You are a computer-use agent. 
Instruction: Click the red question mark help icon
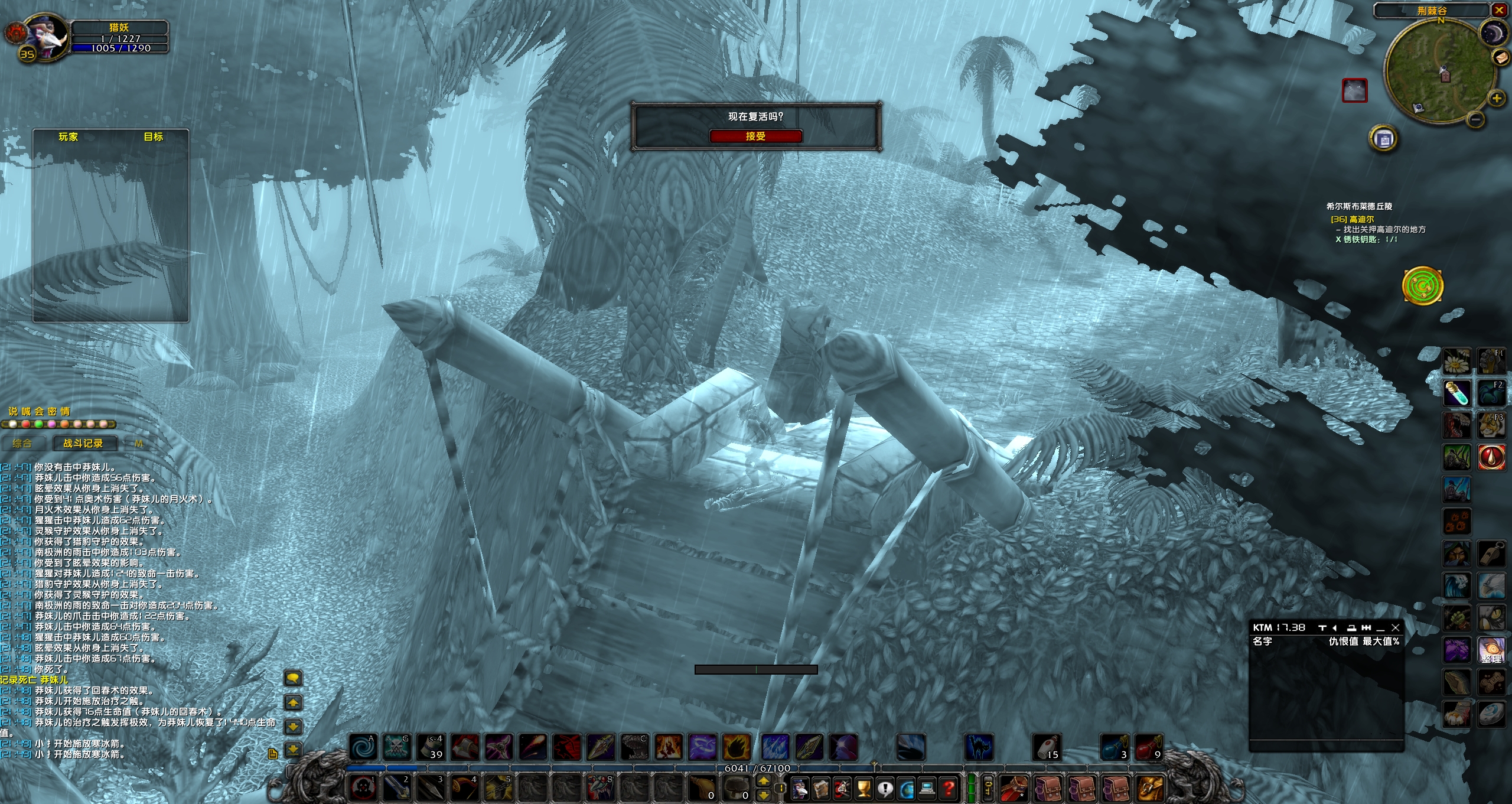[x=949, y=789]
